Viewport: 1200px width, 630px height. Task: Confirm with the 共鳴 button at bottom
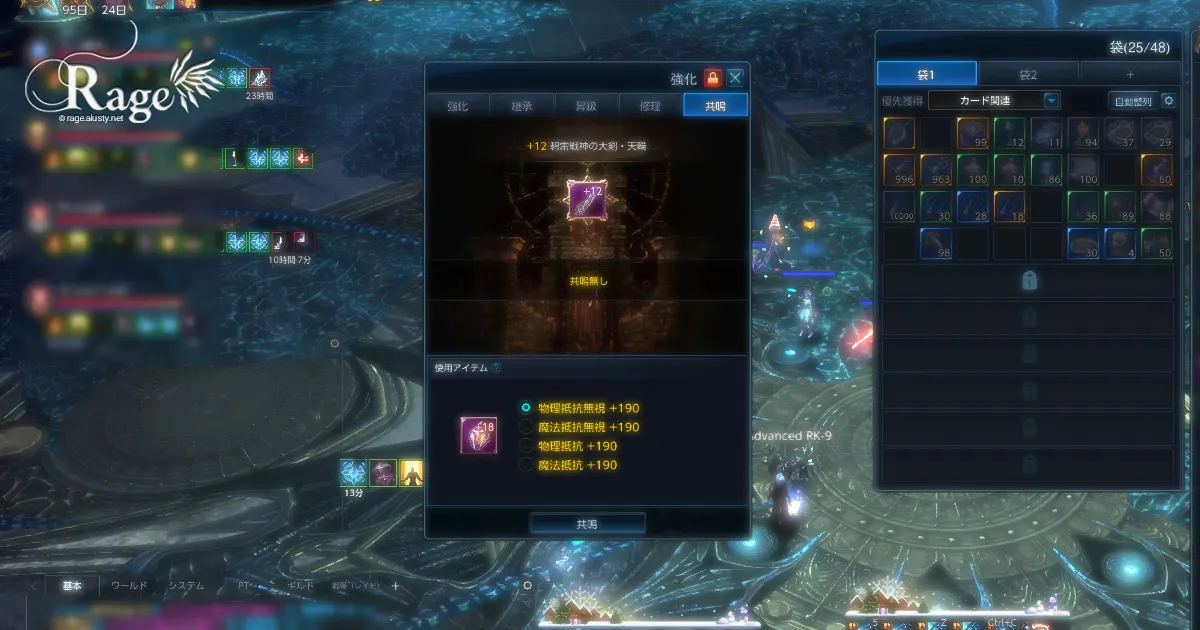[x=587, y=523]
